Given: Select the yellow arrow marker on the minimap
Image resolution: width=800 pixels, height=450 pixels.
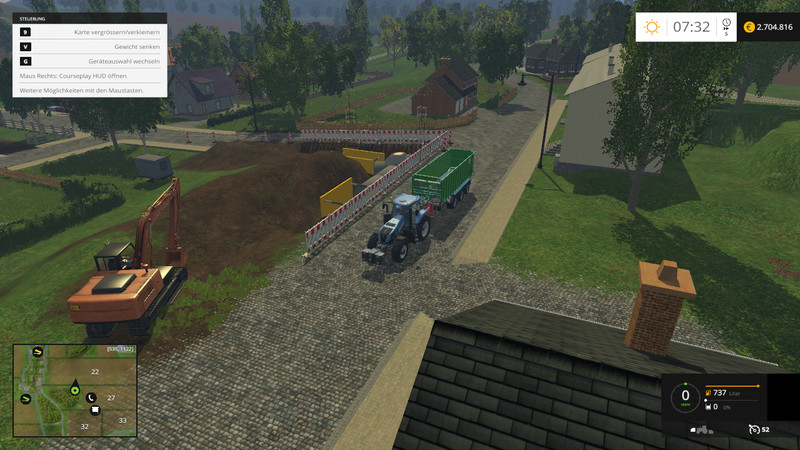Looking at the screenshot, I should 38,352.
